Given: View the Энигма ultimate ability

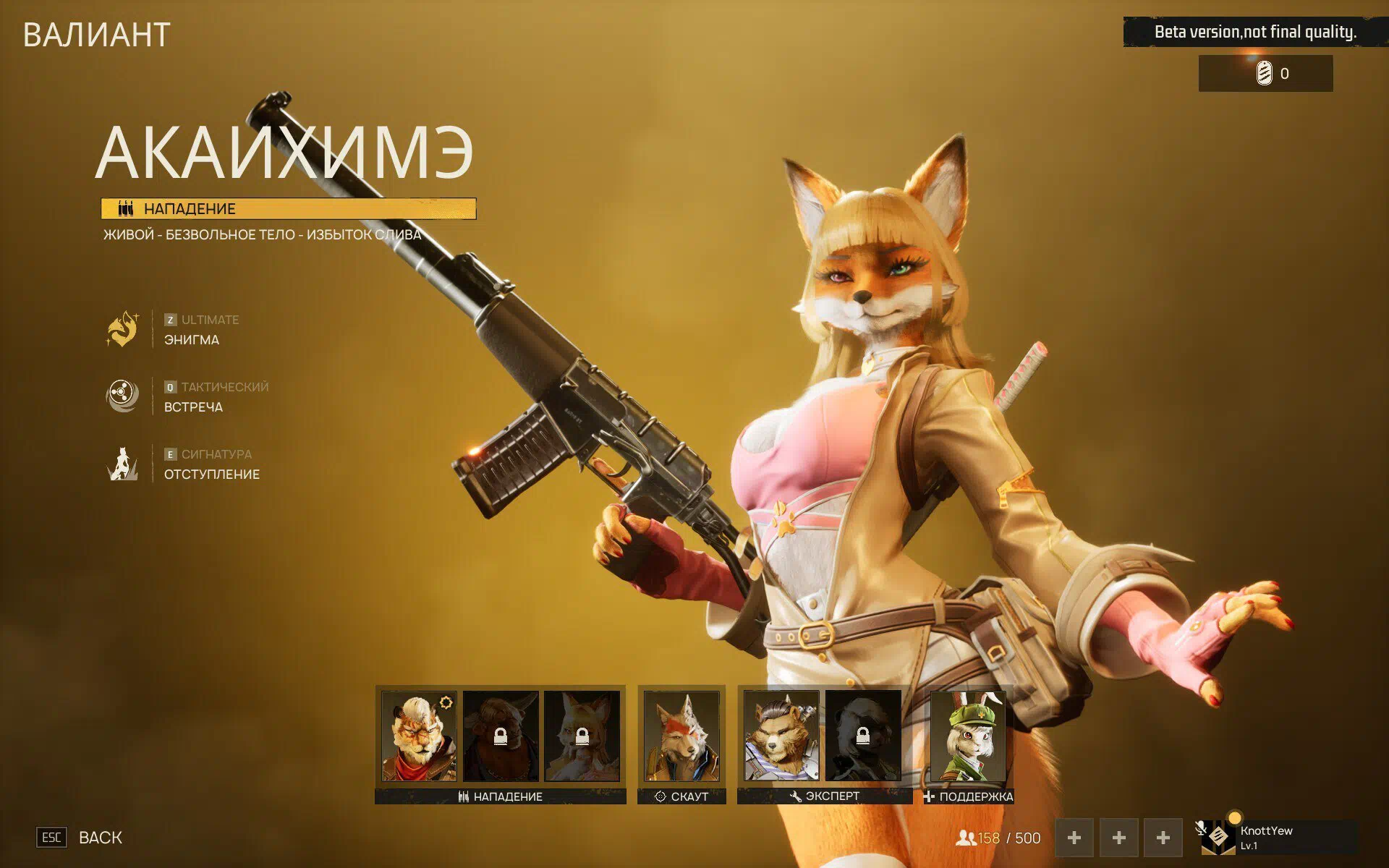Looking at the screenshot, I should [x=123, y=330].
